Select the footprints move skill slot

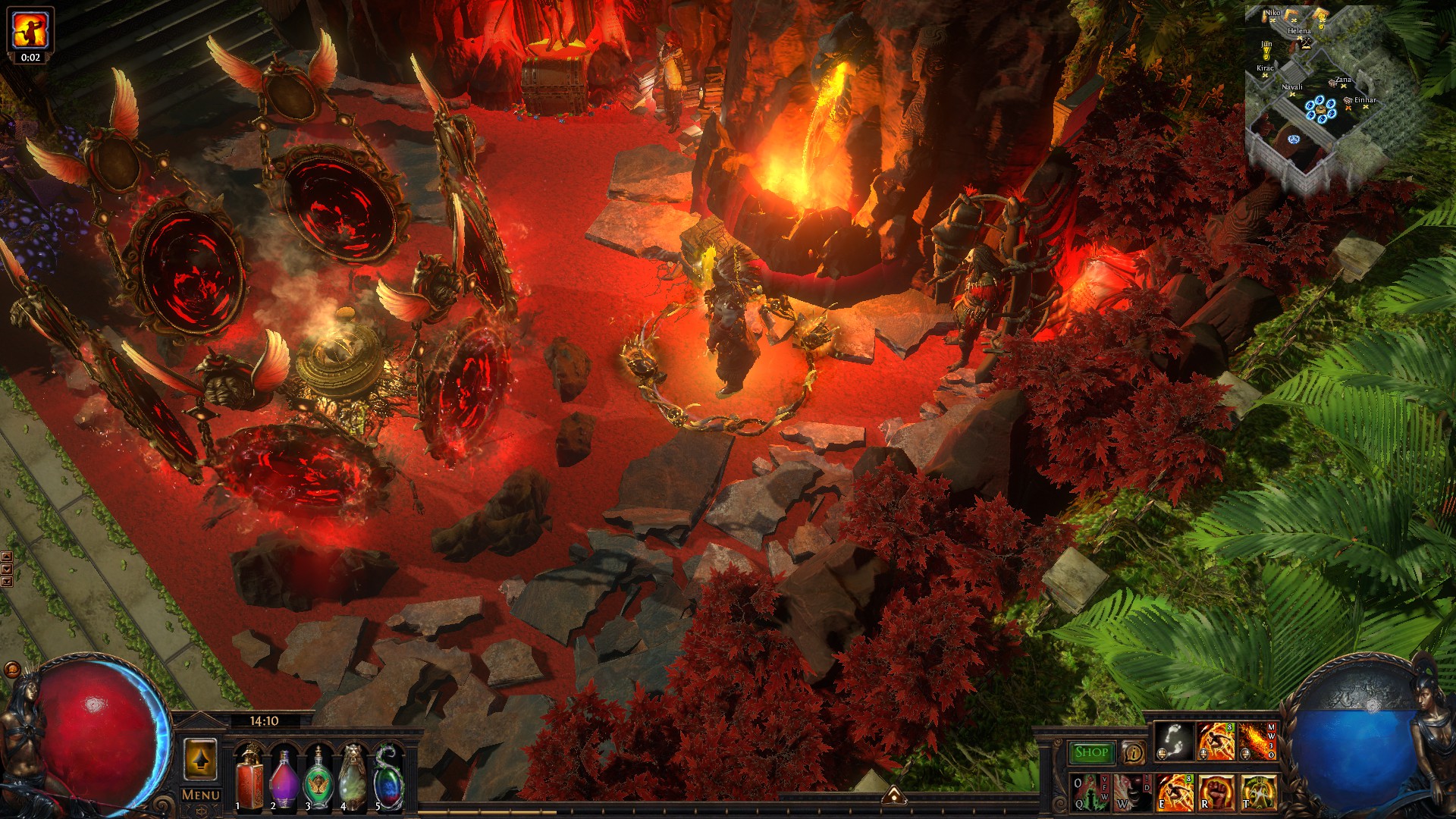1173,742
